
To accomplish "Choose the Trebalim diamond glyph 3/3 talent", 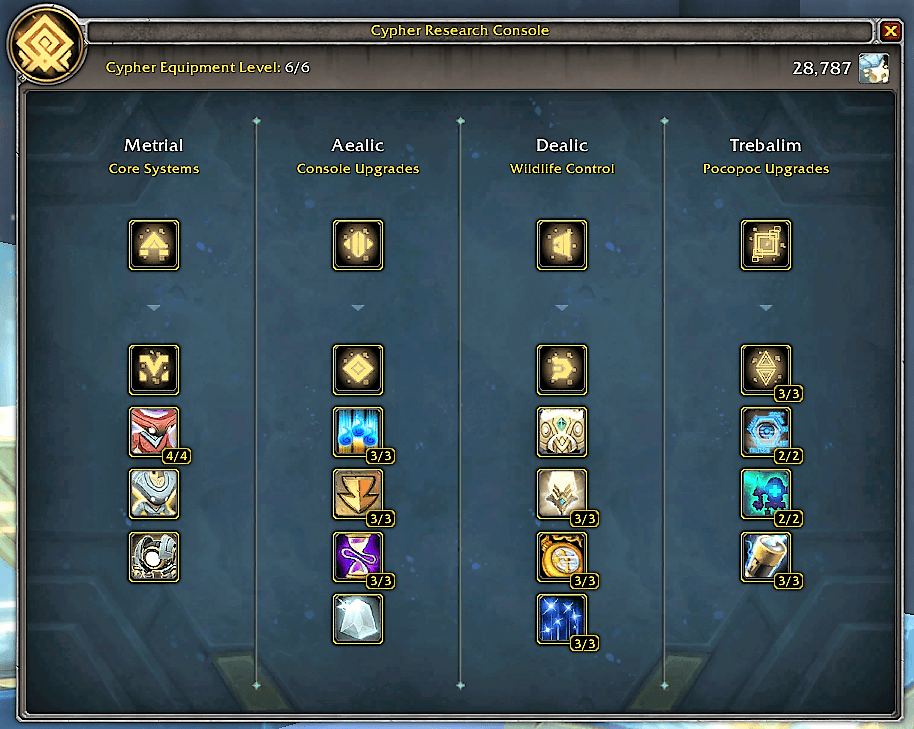I will coord(766,370).
